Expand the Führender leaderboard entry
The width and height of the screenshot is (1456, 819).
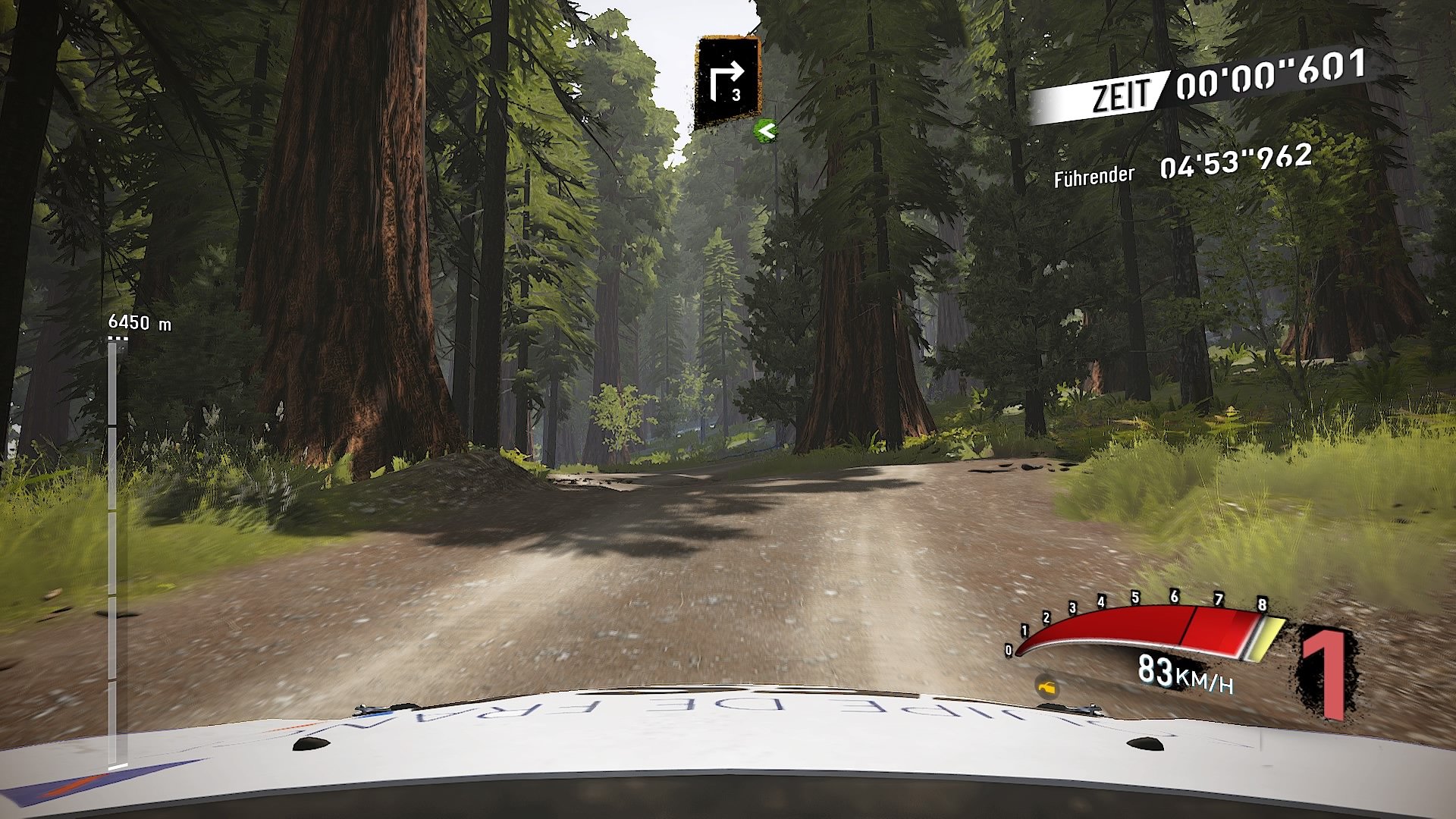coord(1094,176)
